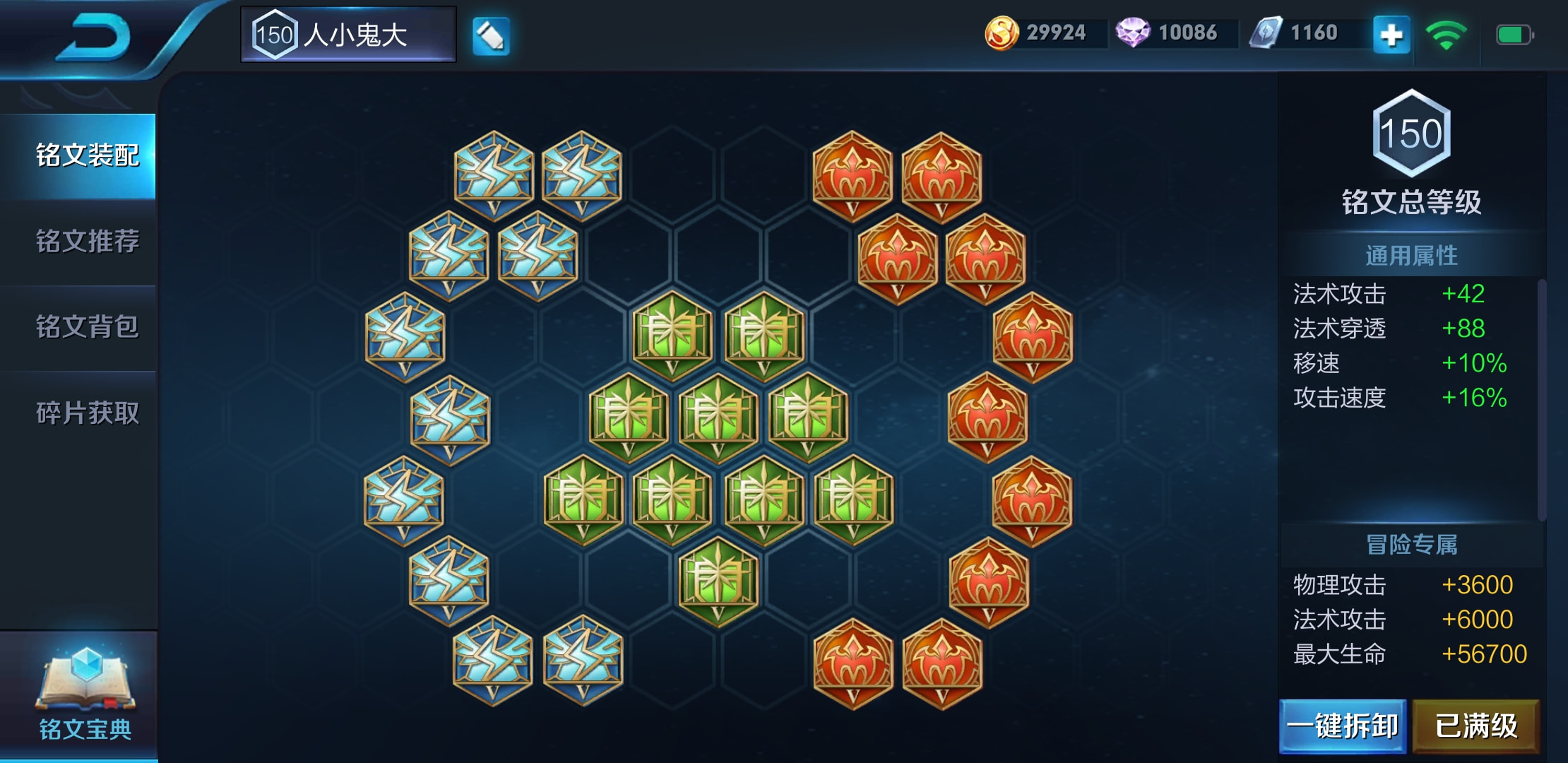Select the 碎片获取 tab
This screenshot has width=1568, height=763.
[x=86, y=413]
